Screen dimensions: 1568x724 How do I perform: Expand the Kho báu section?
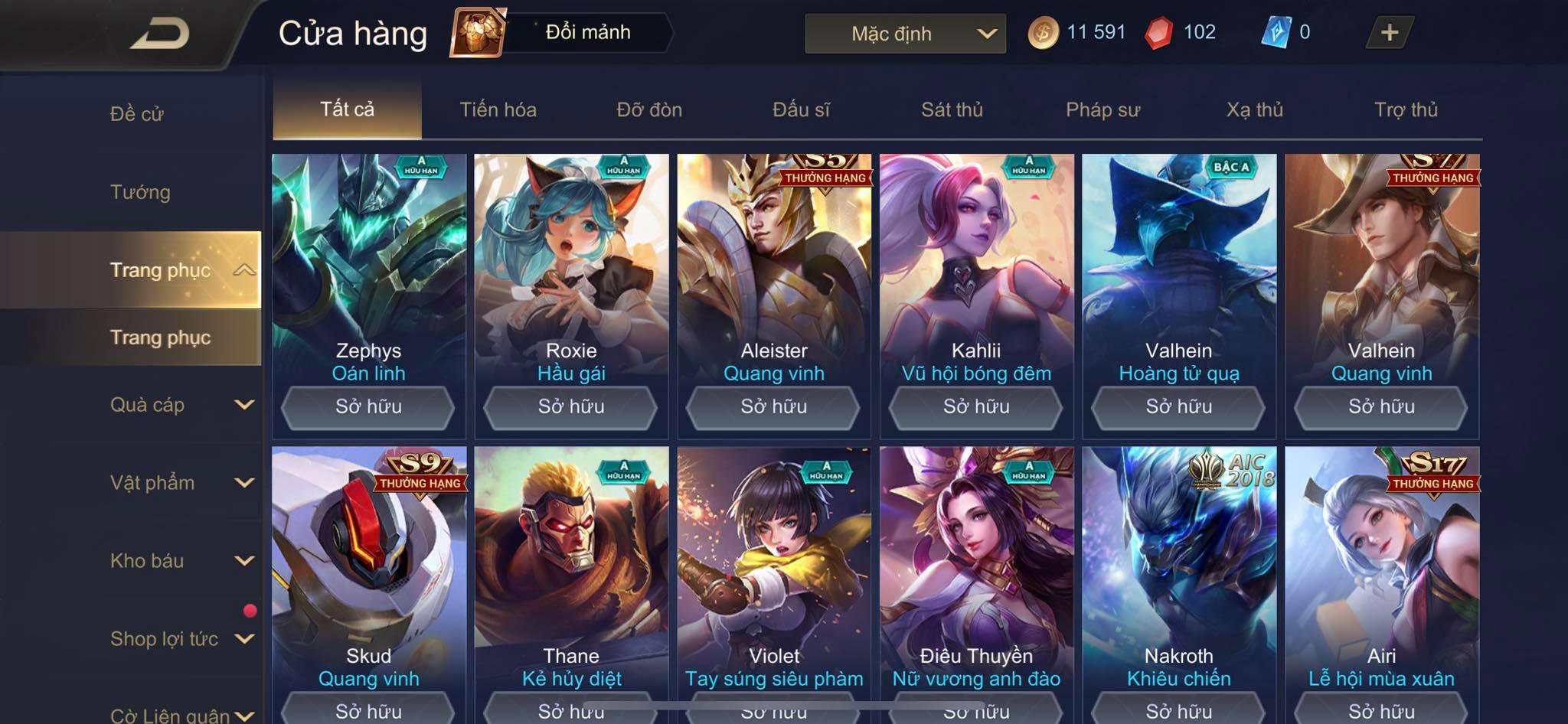tap(181, 561)
